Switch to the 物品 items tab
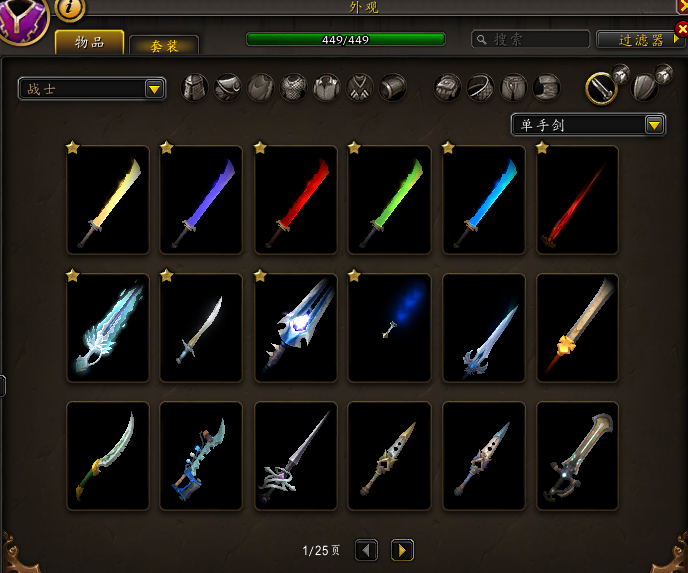 tap(89, 42)
